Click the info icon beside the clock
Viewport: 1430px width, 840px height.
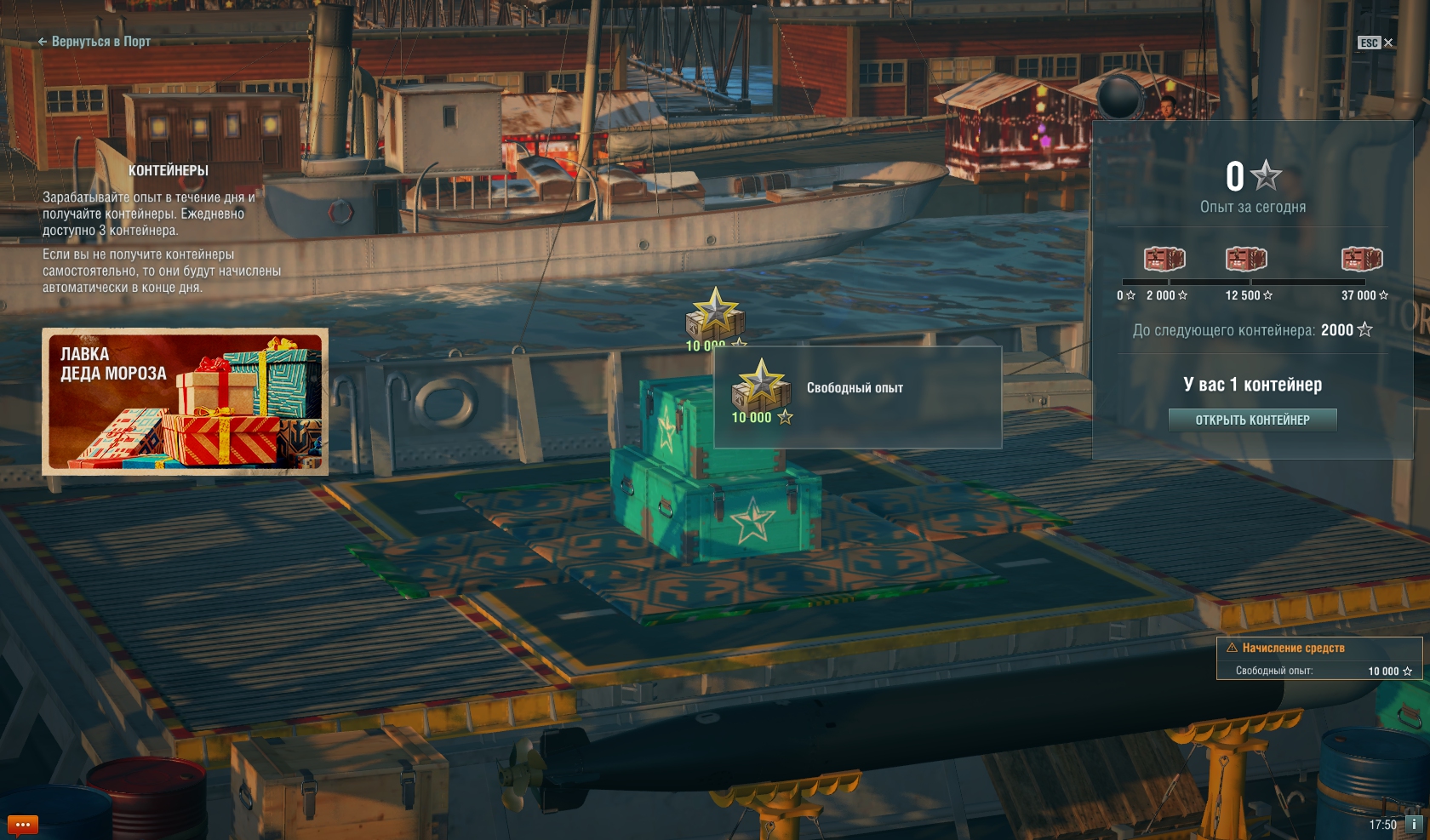pyautogui.click(x=1414, y=824)
